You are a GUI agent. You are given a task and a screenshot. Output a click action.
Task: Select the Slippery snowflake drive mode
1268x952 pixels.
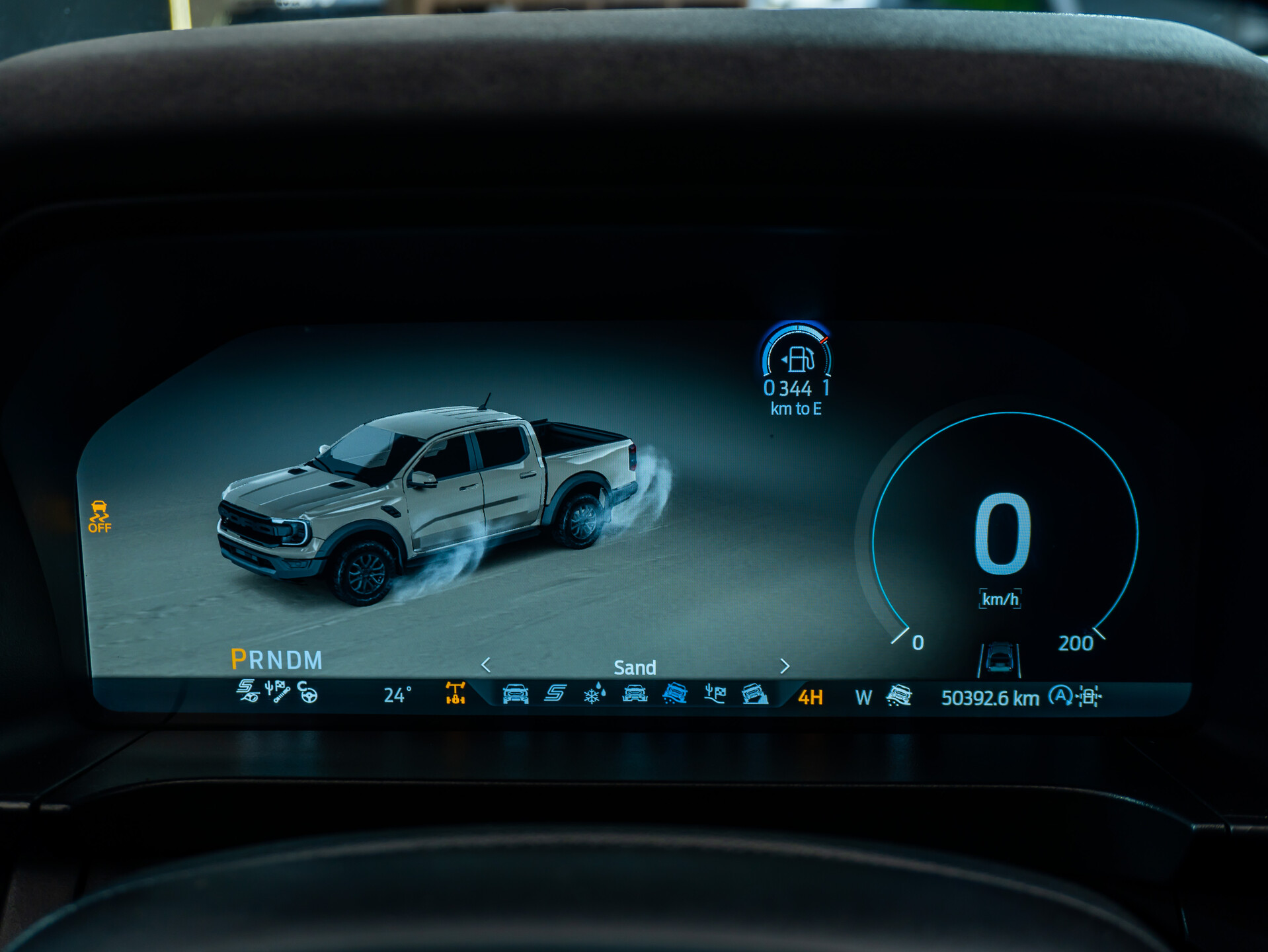[594, 694]
